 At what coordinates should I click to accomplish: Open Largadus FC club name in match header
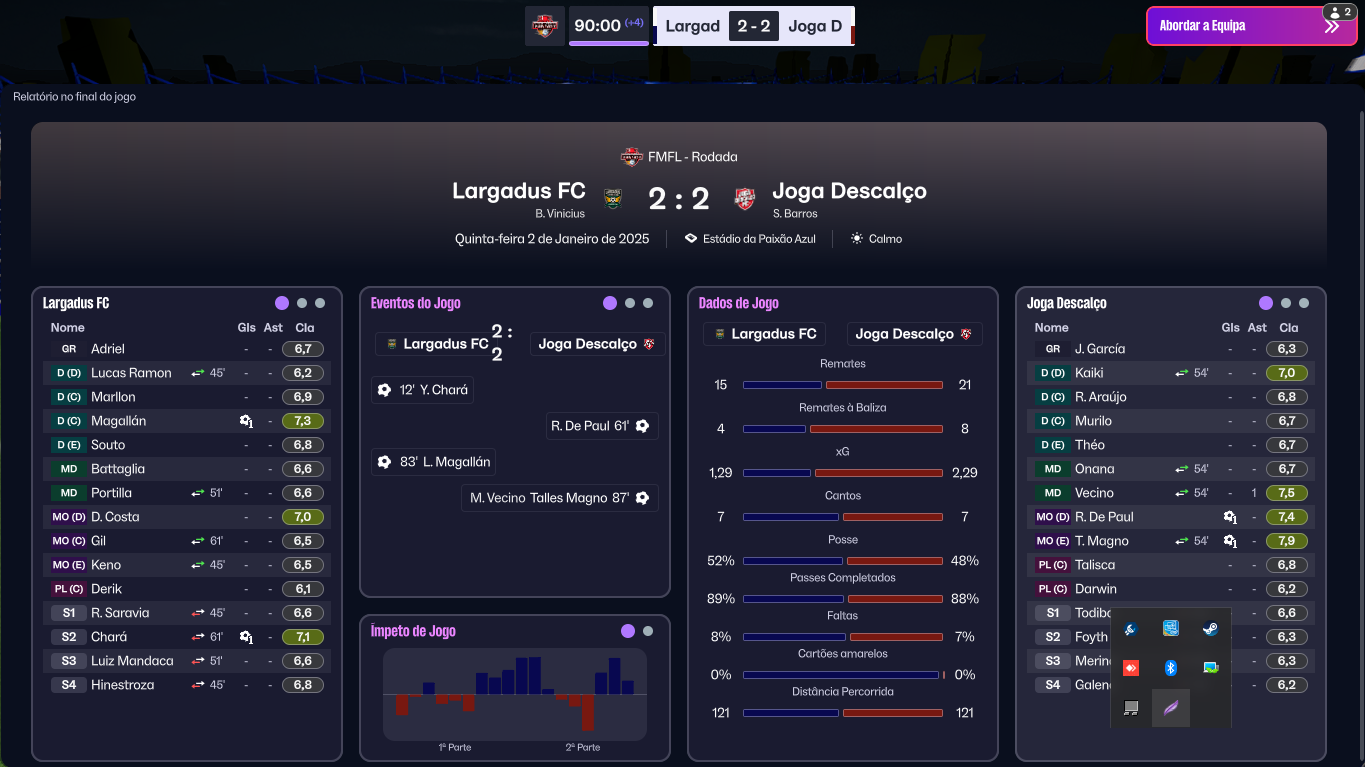click(x=518, y=191)
